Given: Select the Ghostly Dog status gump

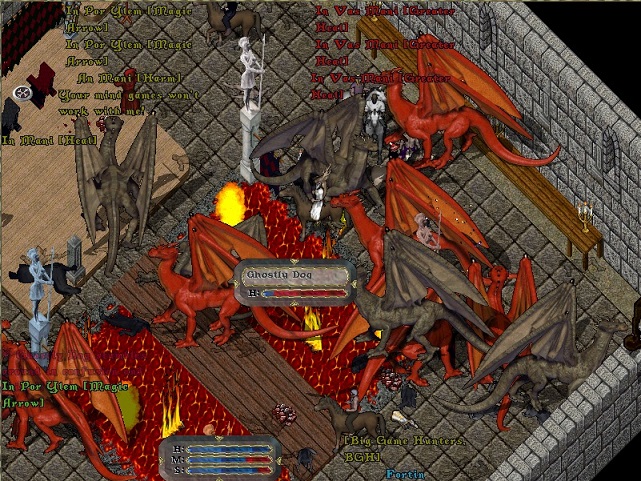Looking at the screenshot, I should pos(293,280).
